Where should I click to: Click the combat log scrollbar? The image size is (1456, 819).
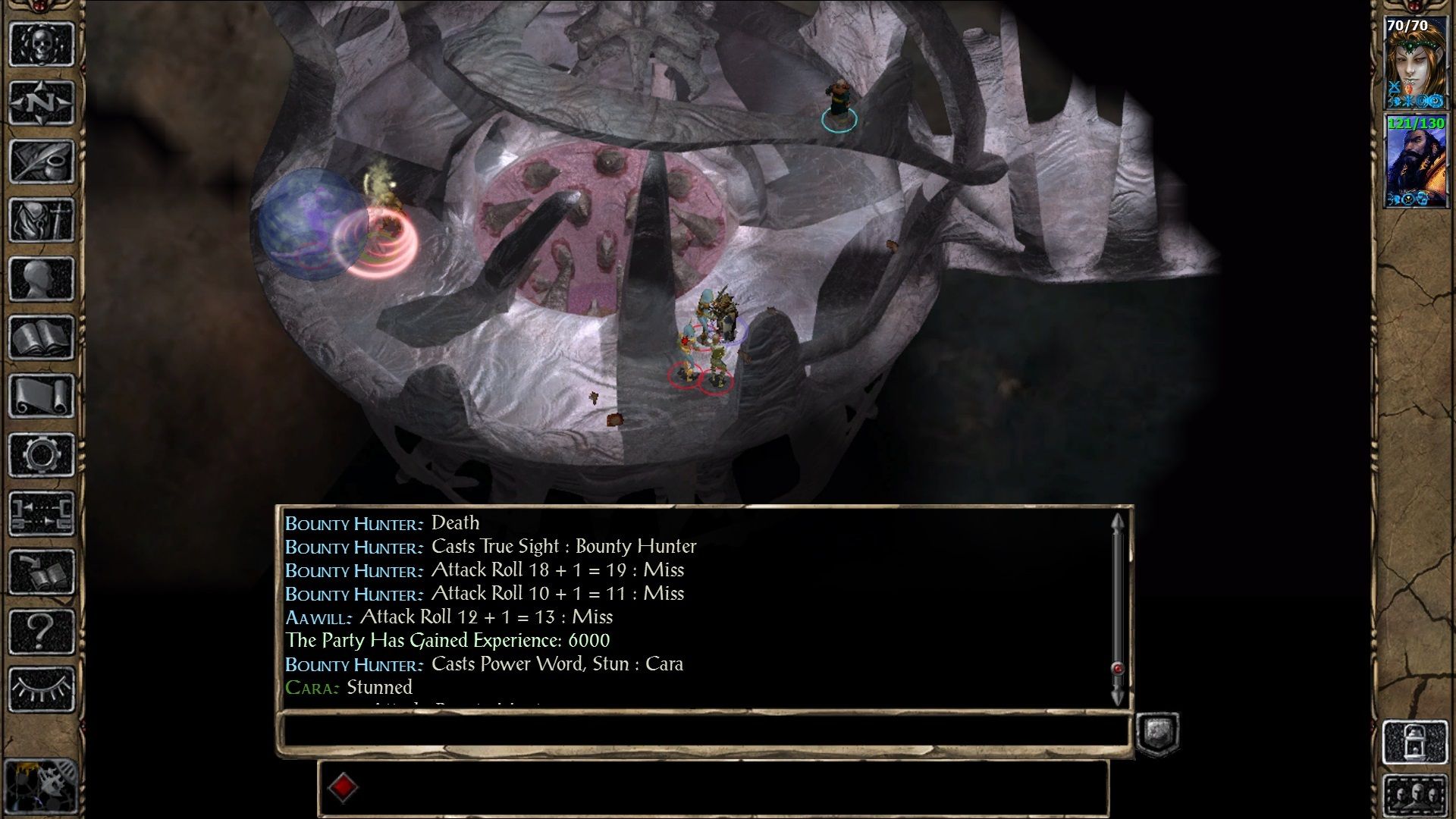click(x=1117, y=607)
